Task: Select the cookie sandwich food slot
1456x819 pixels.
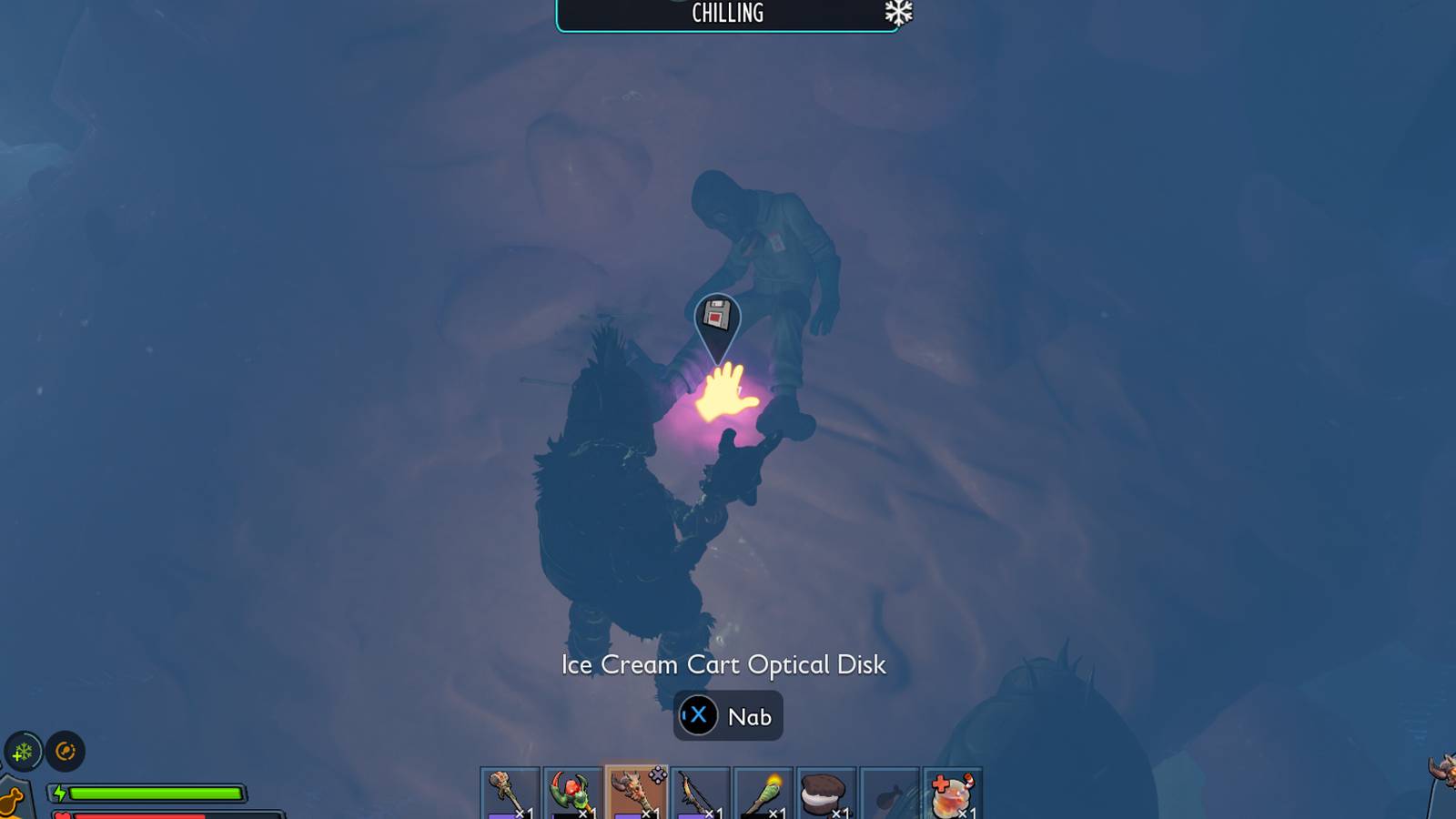Action: pyautogui.click(x=825, y=794)
